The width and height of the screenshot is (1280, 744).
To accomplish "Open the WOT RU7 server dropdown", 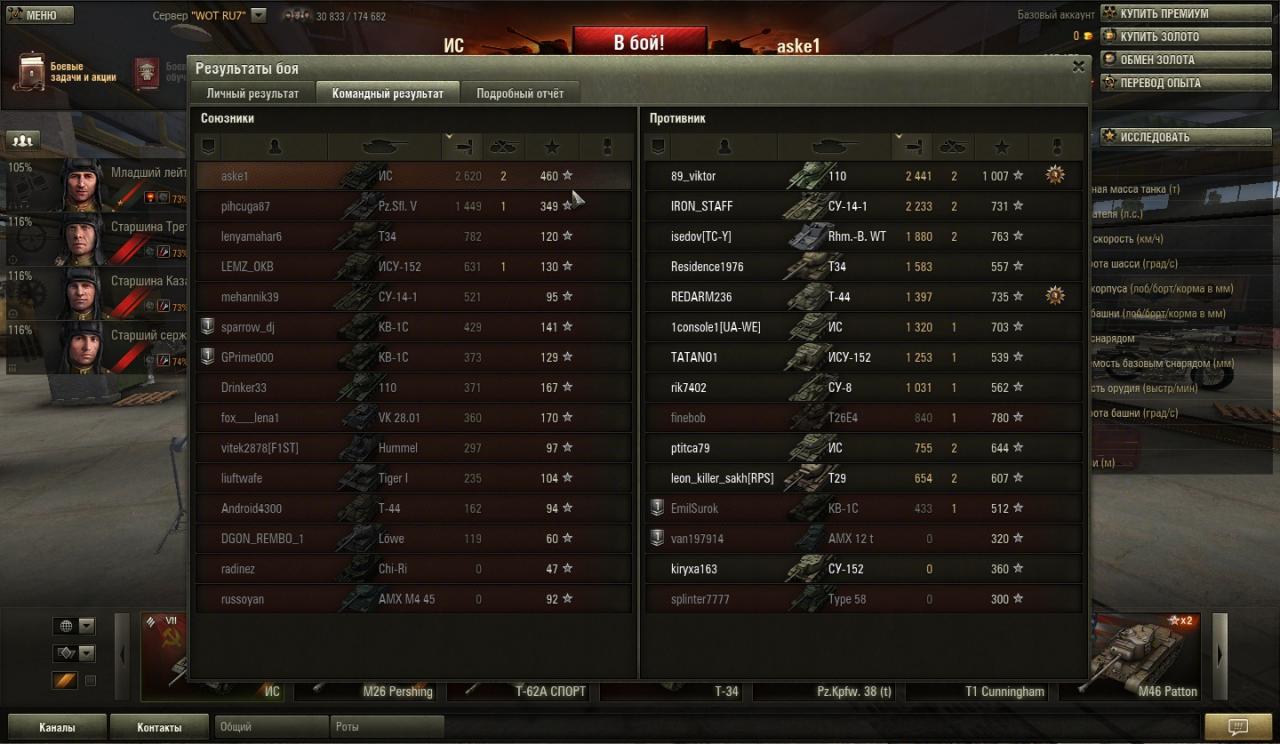I will point(259,16).
